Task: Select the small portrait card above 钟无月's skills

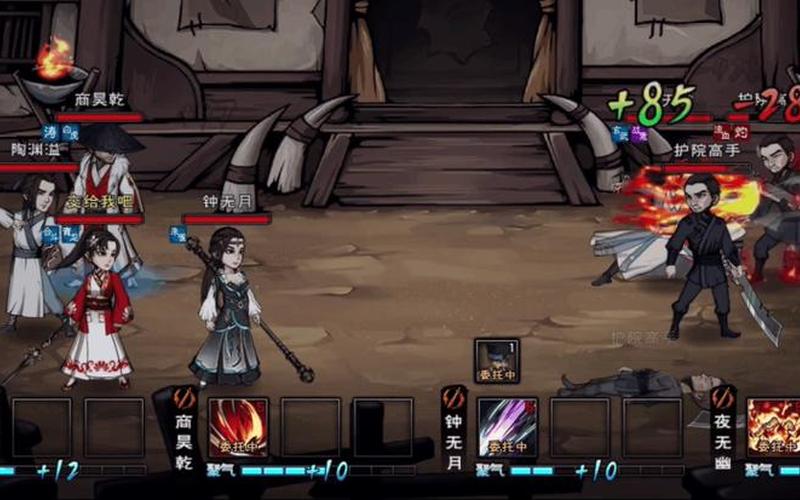Action: (x=496, y=360)
